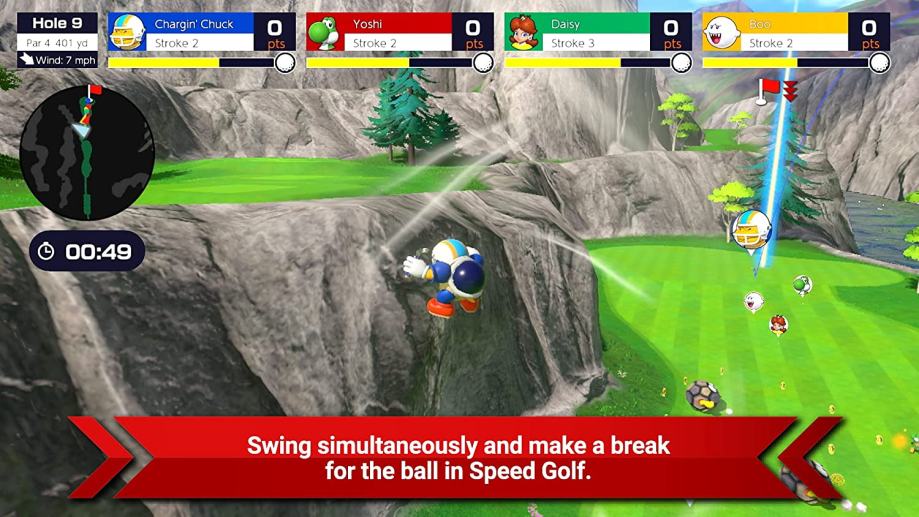Click Boo's portrait icon
Viewport: 919px width, 517px height.
pos(722,34)
